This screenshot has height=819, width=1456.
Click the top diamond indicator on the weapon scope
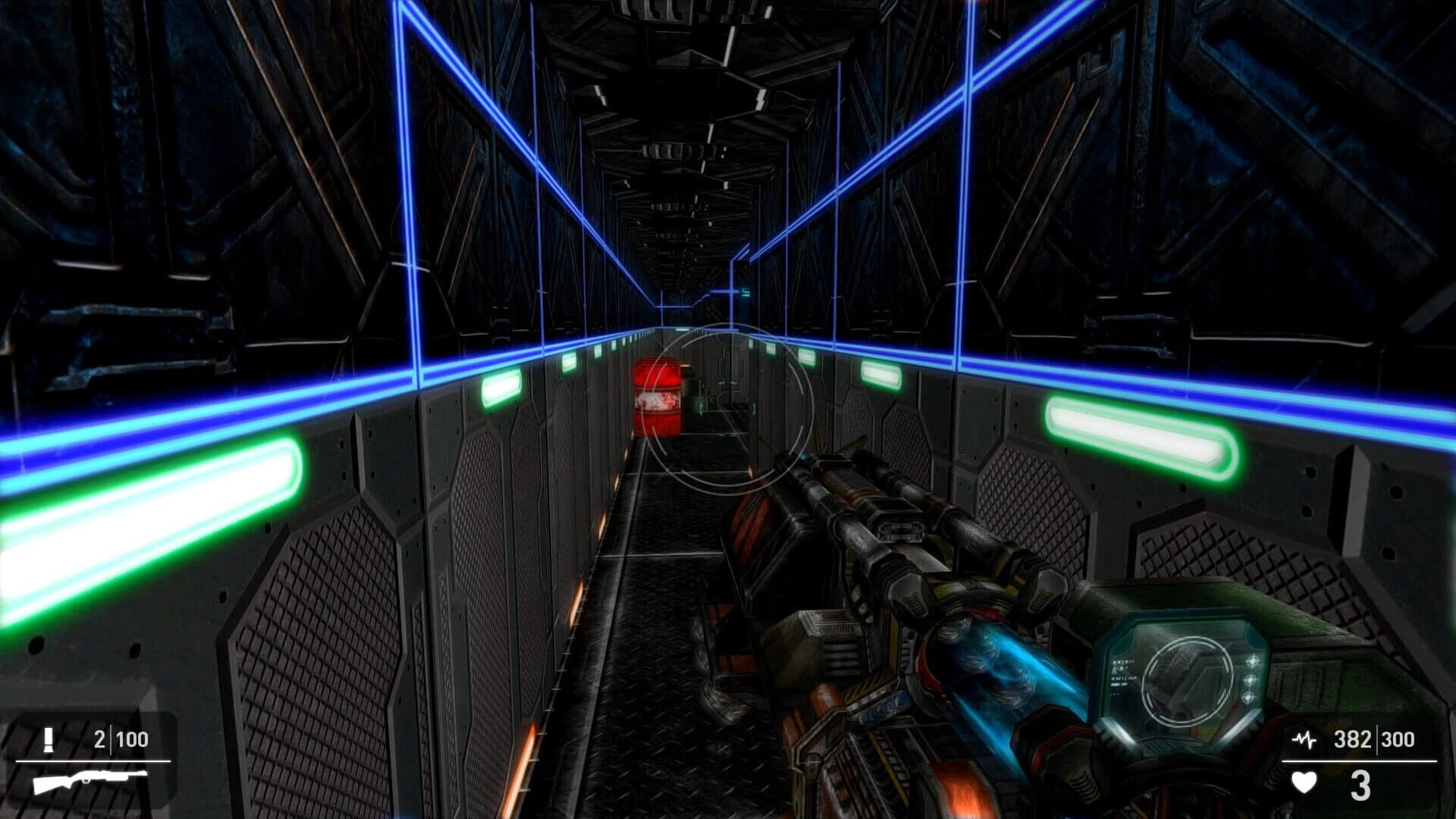coord(1253,661)
